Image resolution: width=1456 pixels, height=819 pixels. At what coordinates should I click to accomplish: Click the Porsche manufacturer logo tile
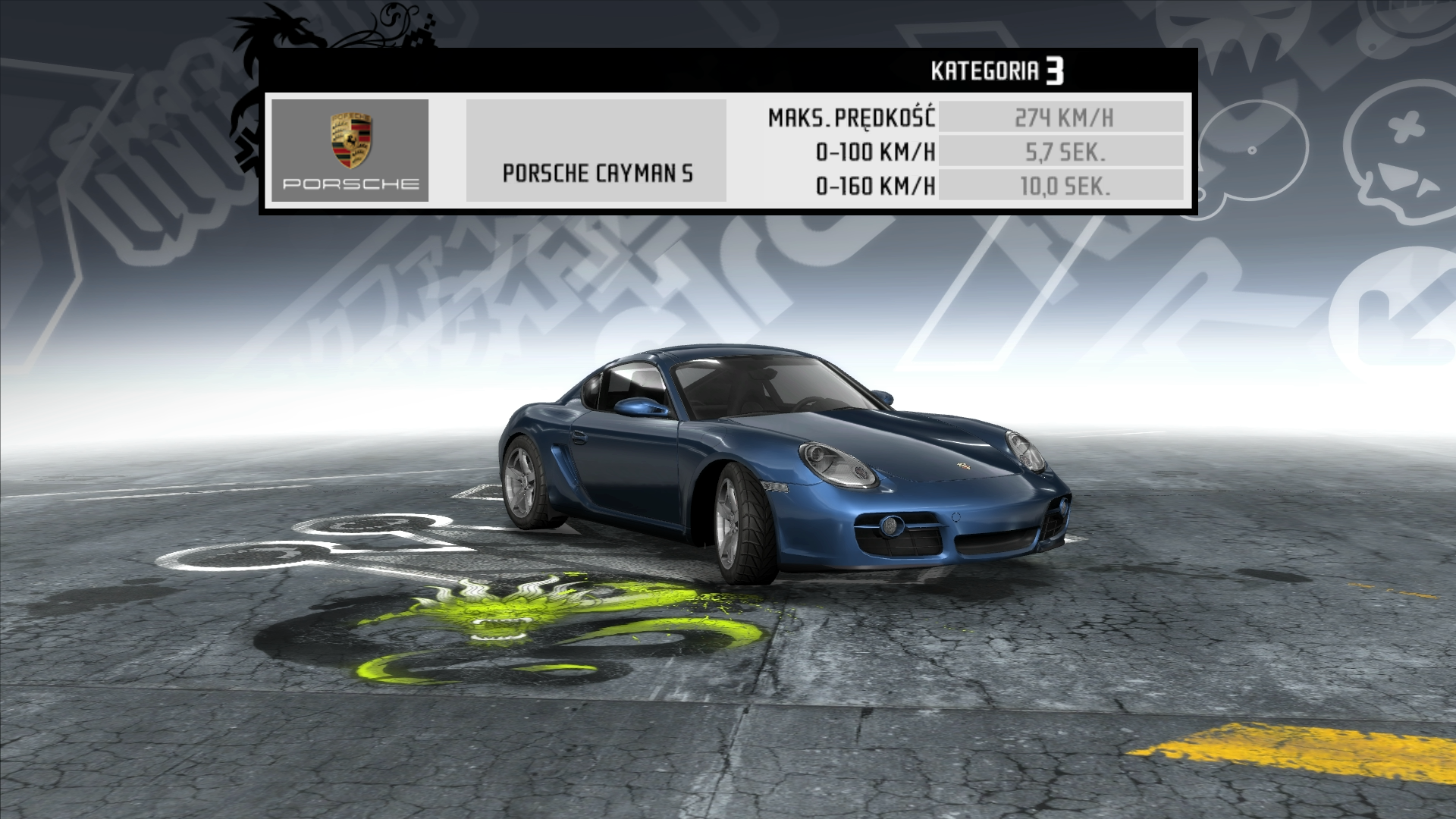click(x=350, y=150)
